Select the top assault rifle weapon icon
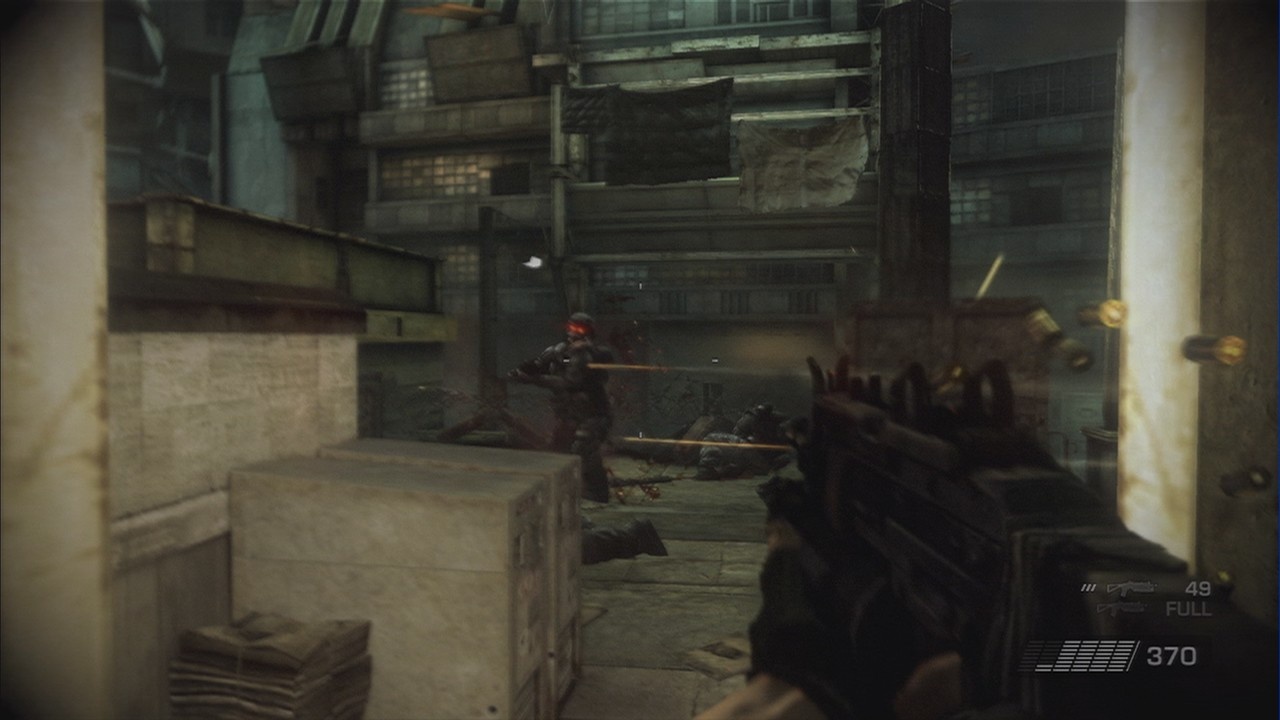 (x=1131, y=588)
